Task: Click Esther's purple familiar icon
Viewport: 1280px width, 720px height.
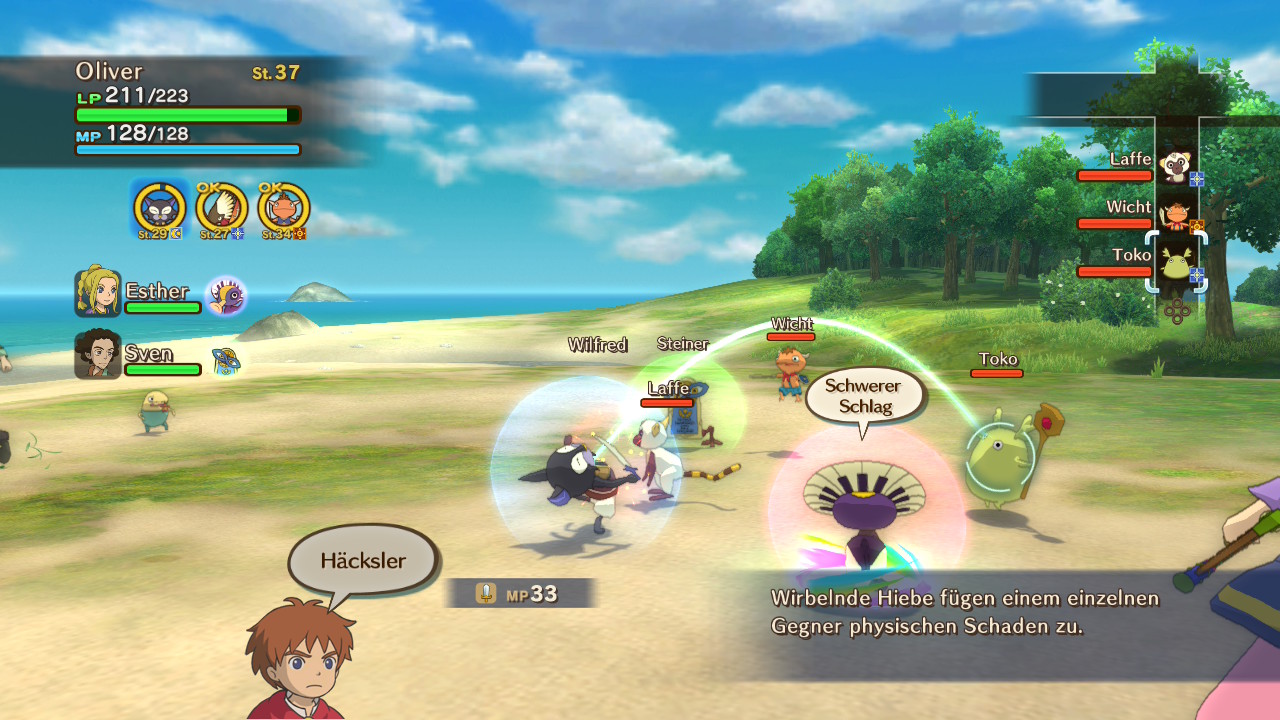Action: coord(225,296)
